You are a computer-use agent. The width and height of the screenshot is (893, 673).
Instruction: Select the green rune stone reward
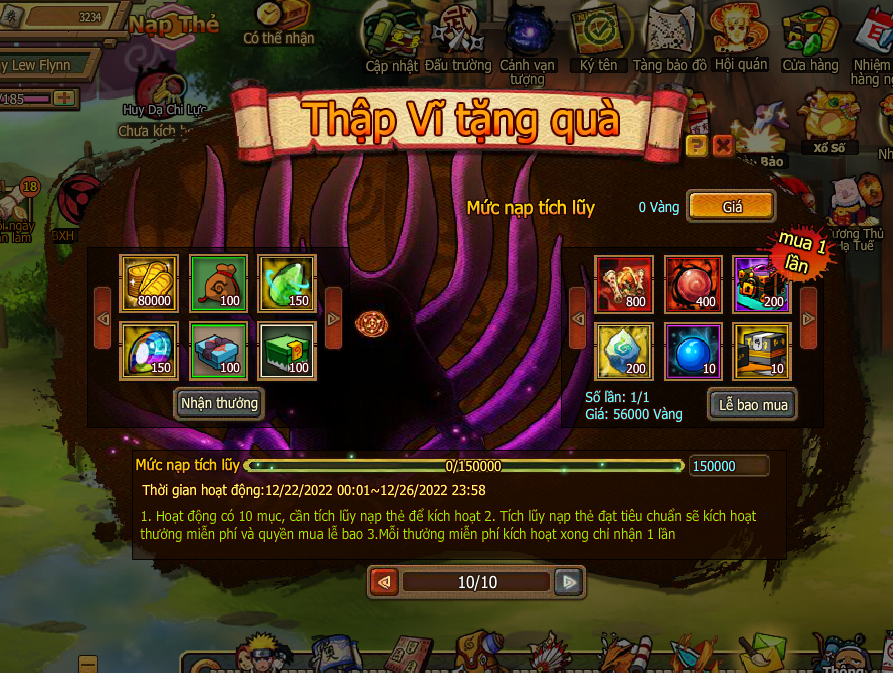pos(287,284)
